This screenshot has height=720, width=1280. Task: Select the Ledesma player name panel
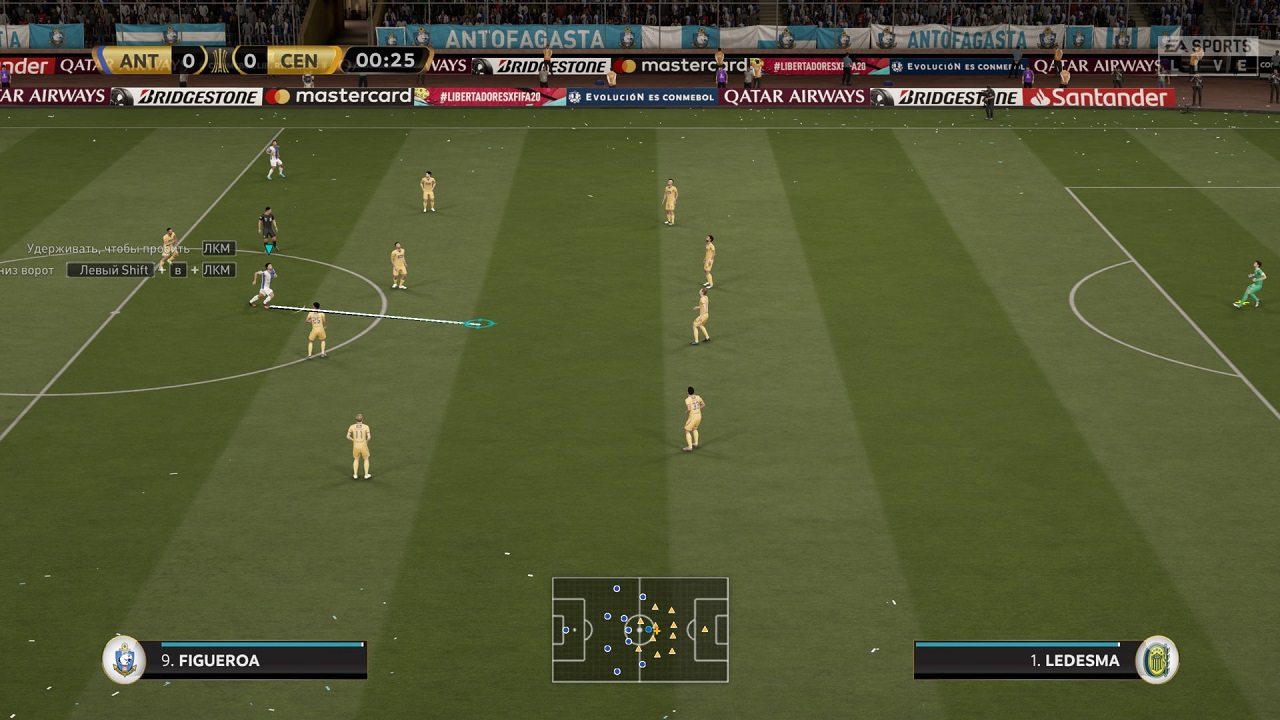pyautogui.click(x=1027, y=660)
